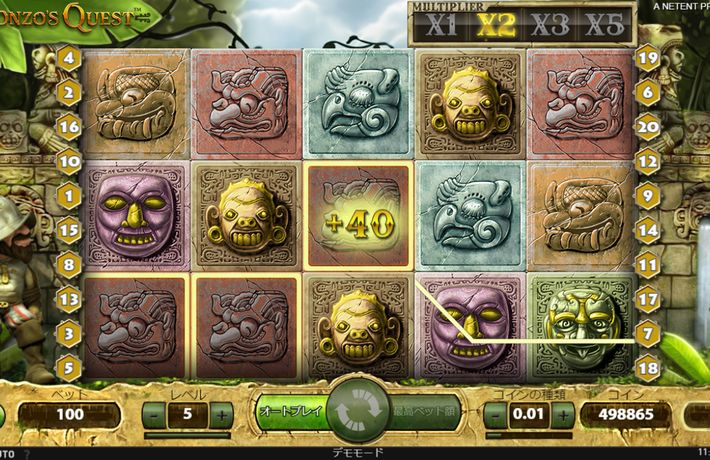Screen dimensions: 710x460
Task: Select payline number 4 marker
Action: (69, 58)
